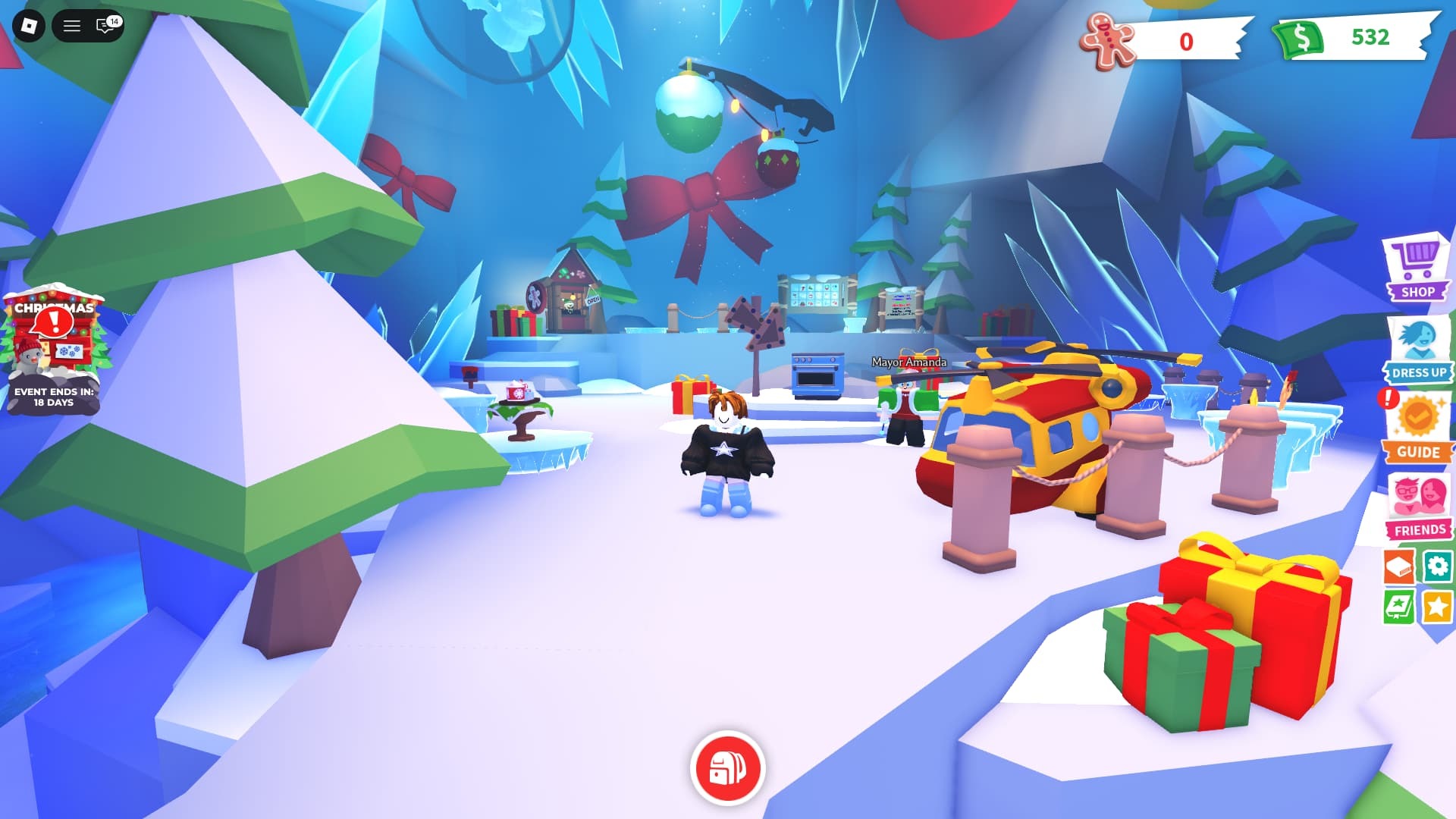Open the red backpack inventory
This screenshot has height=819, width=1456.
(x=727, y=768)
